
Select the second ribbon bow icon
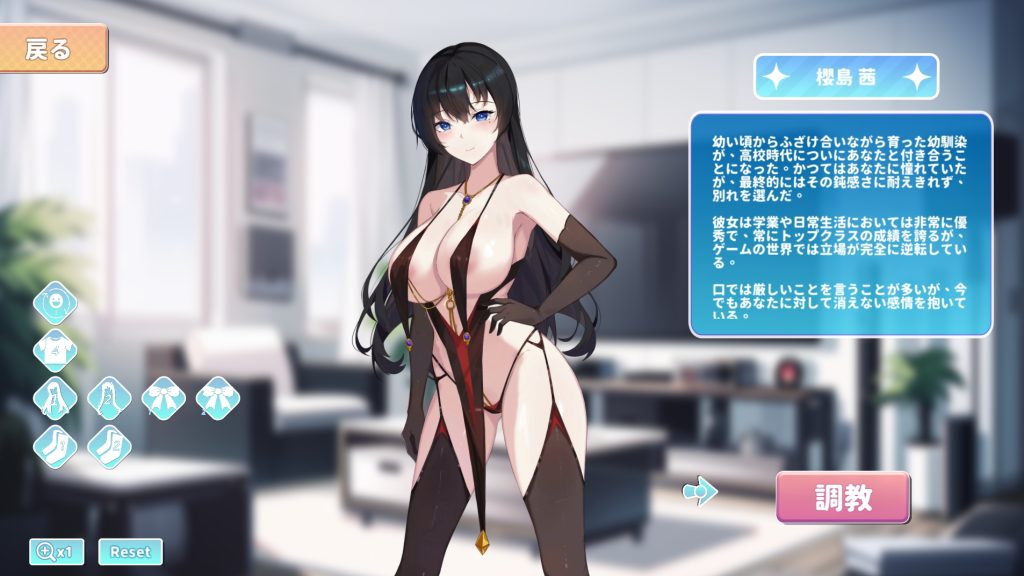coord(217,397)
